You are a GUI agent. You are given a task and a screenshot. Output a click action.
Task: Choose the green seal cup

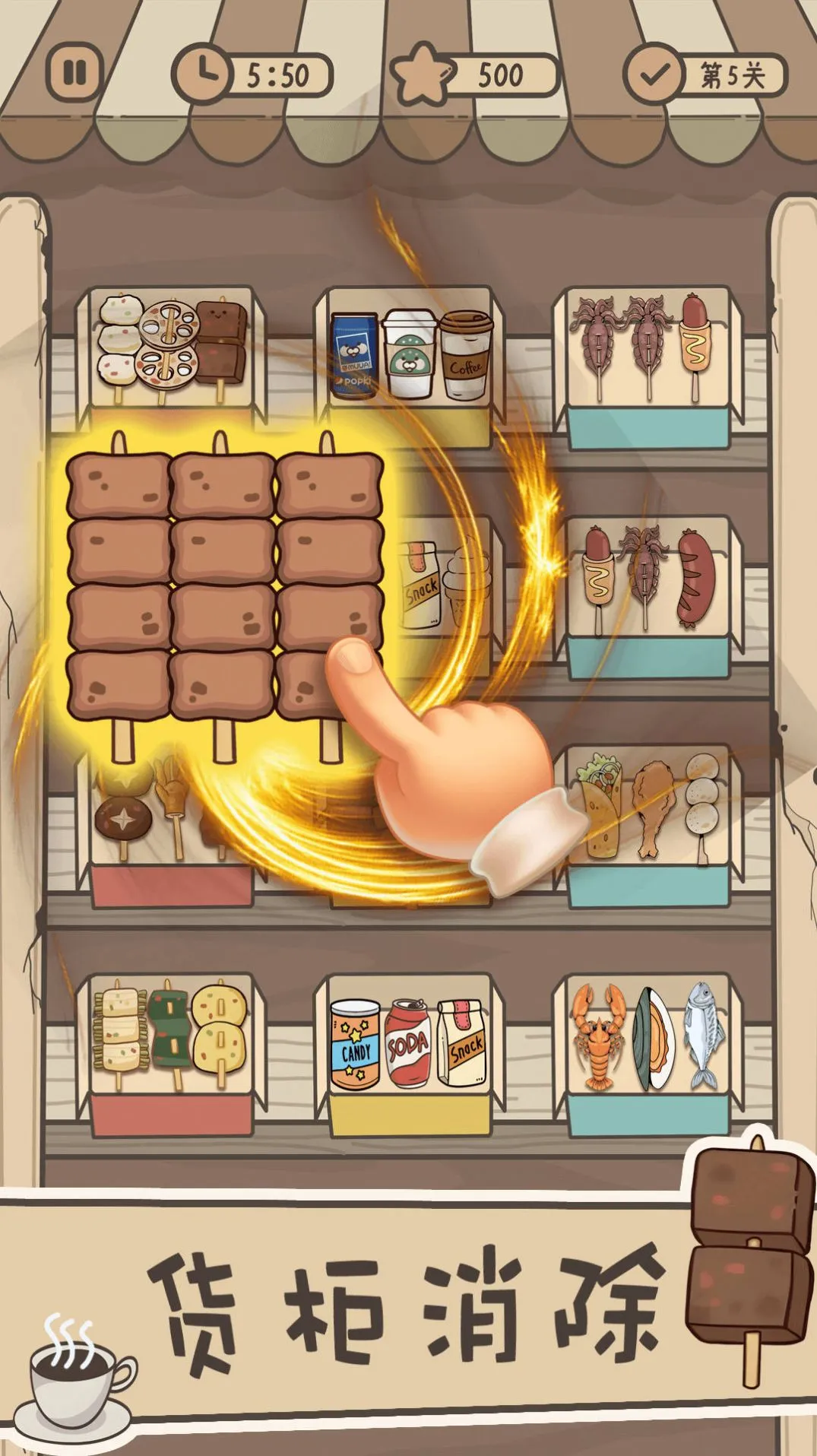click(410, 354)
